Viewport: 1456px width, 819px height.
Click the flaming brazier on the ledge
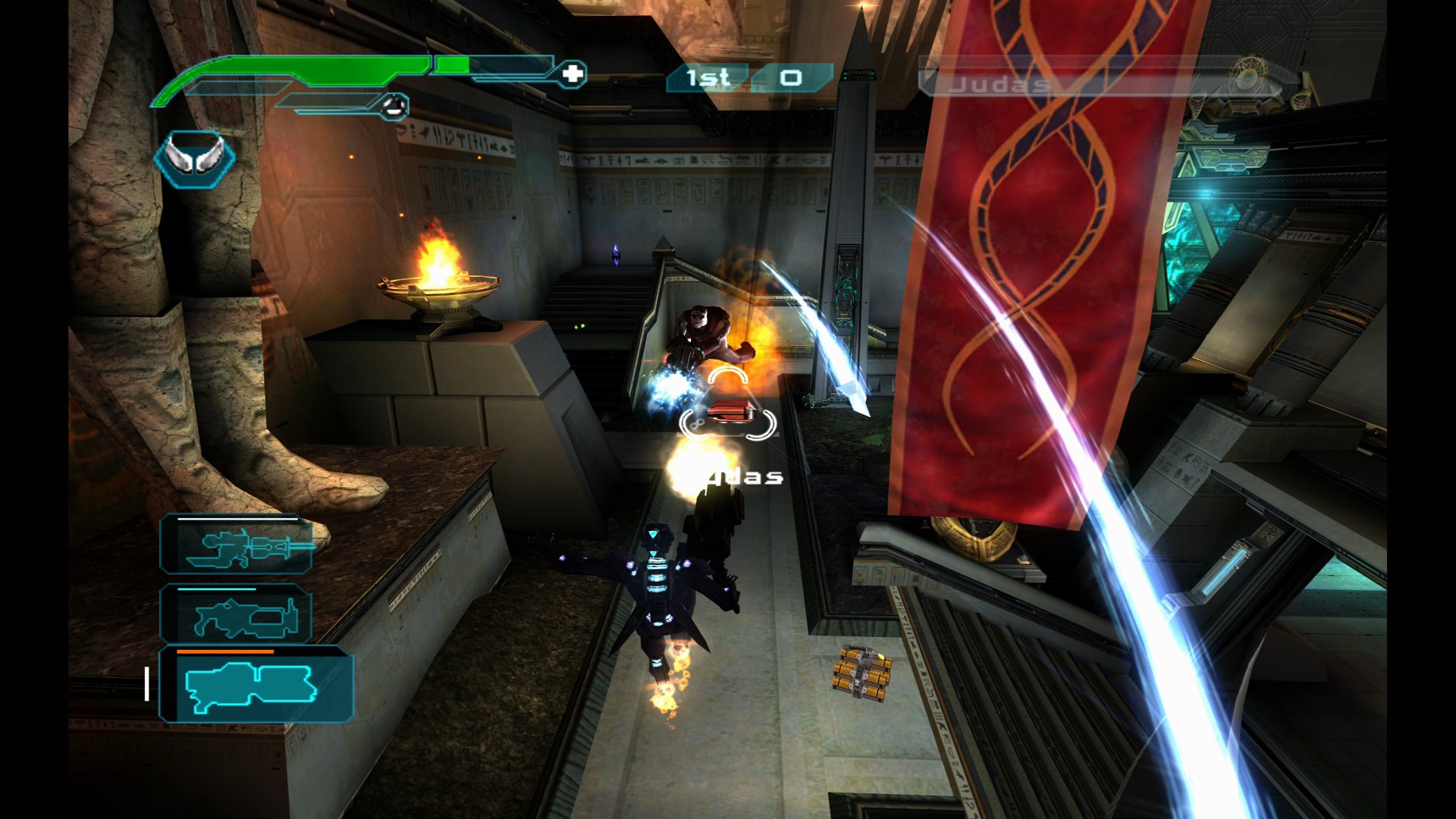(x=441, y=287)
